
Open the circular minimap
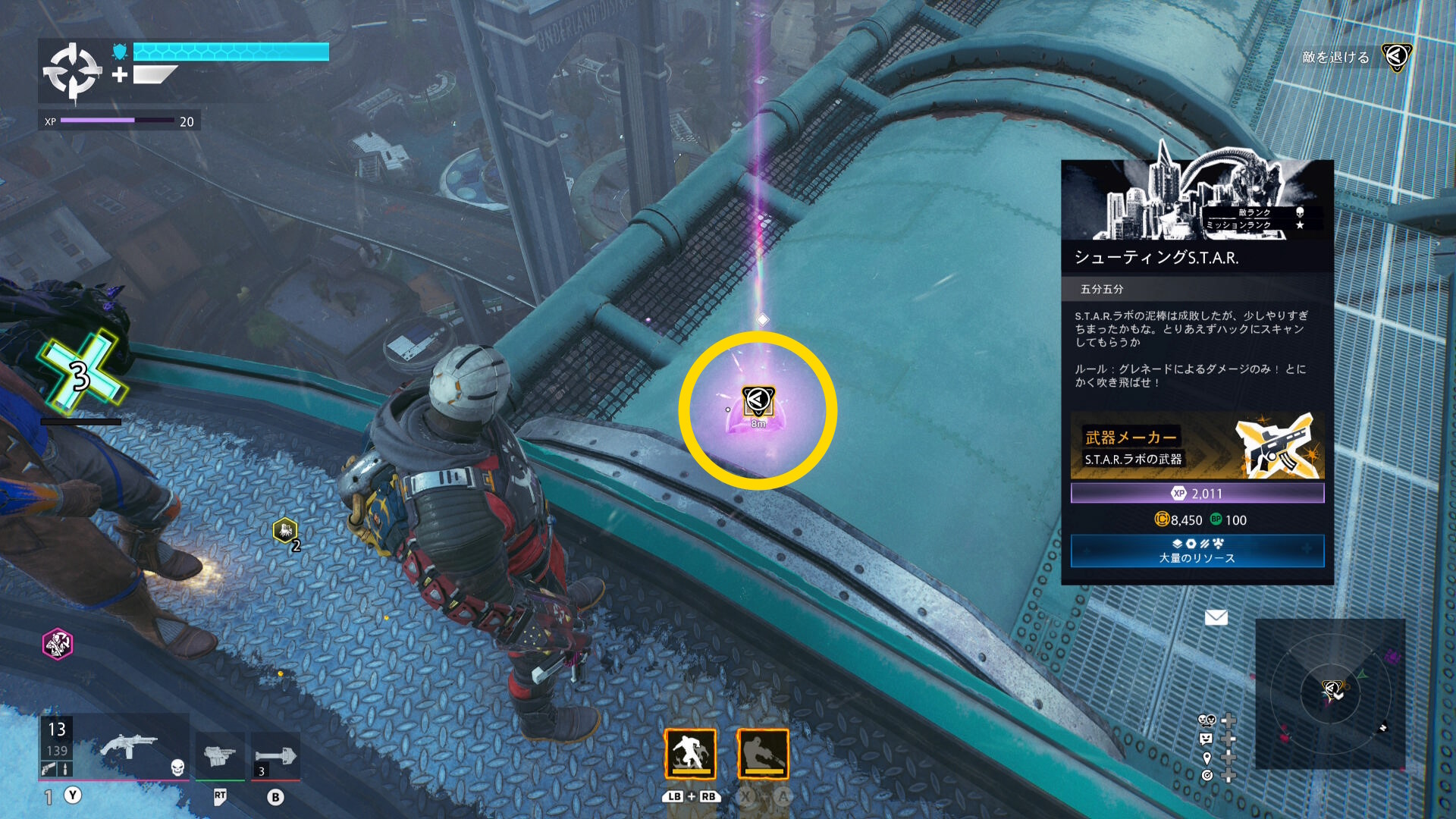pos(1330,693)
